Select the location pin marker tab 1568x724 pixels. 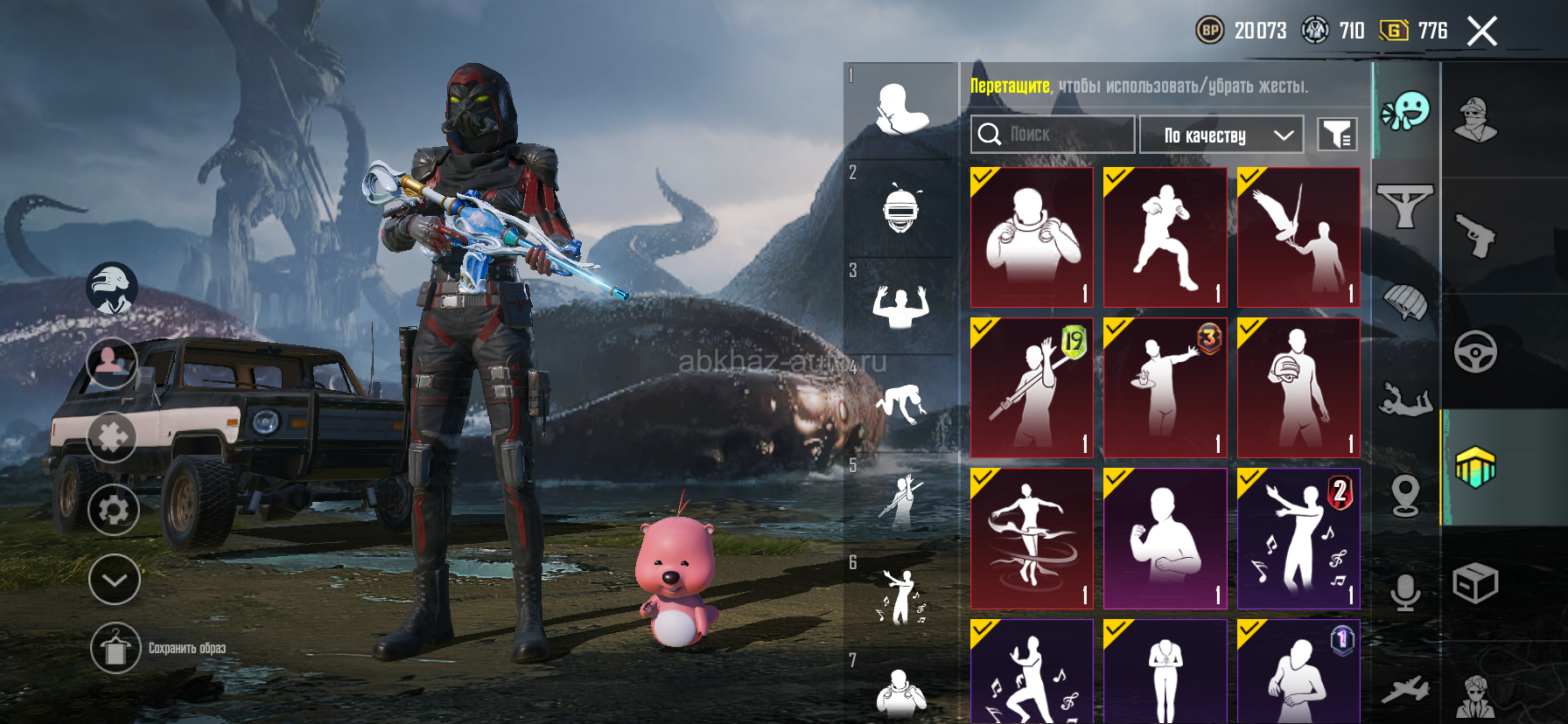pos(1405,496)
